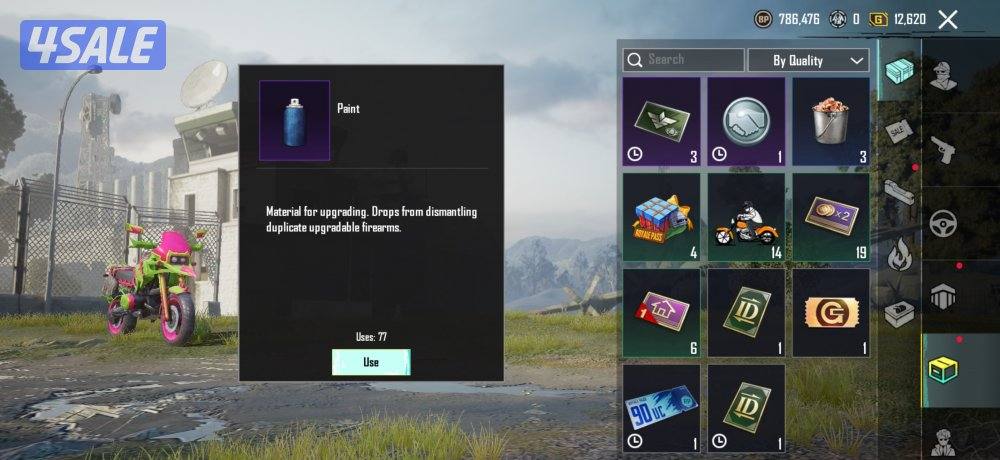Select the 90 UC voucher item

pos(661,407)
